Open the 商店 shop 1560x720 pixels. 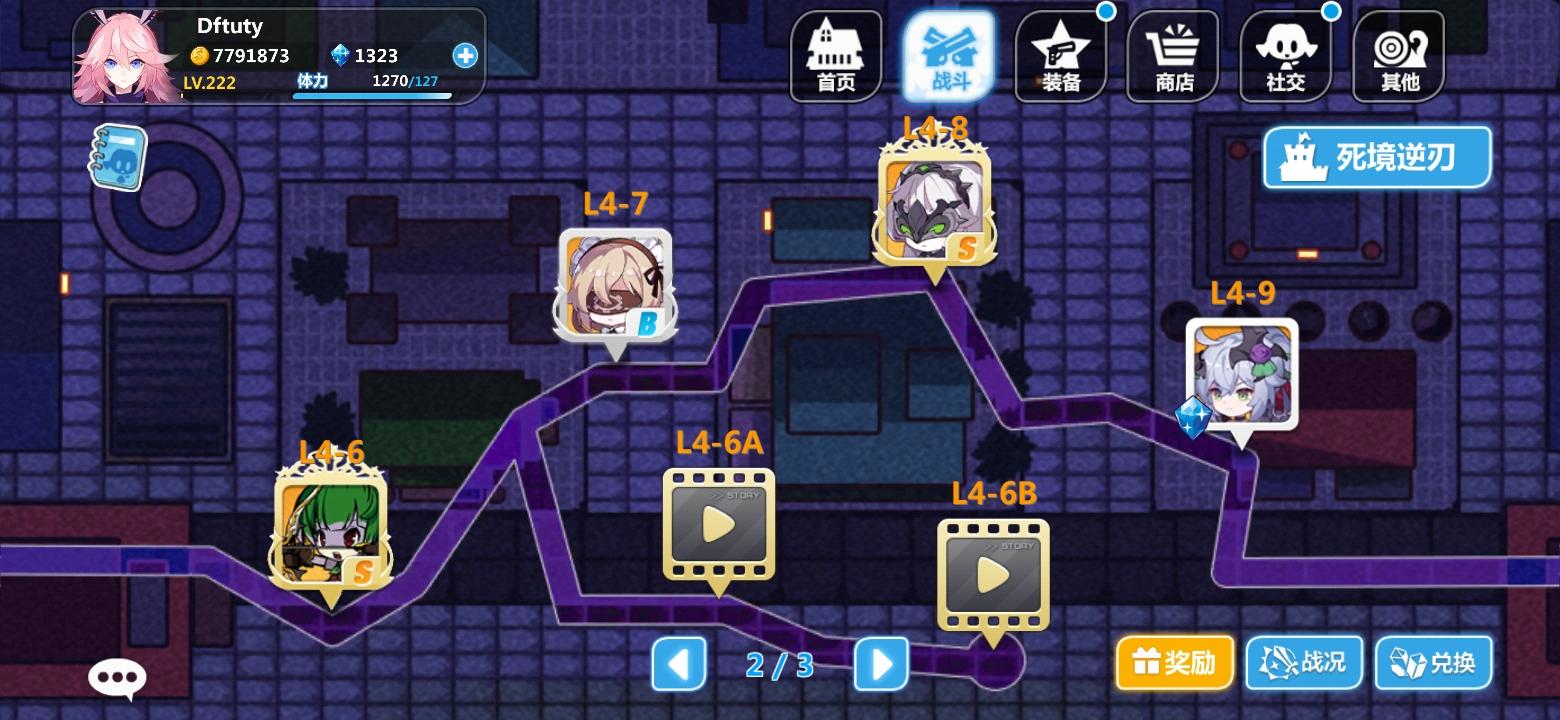[x=1172, y=55]
